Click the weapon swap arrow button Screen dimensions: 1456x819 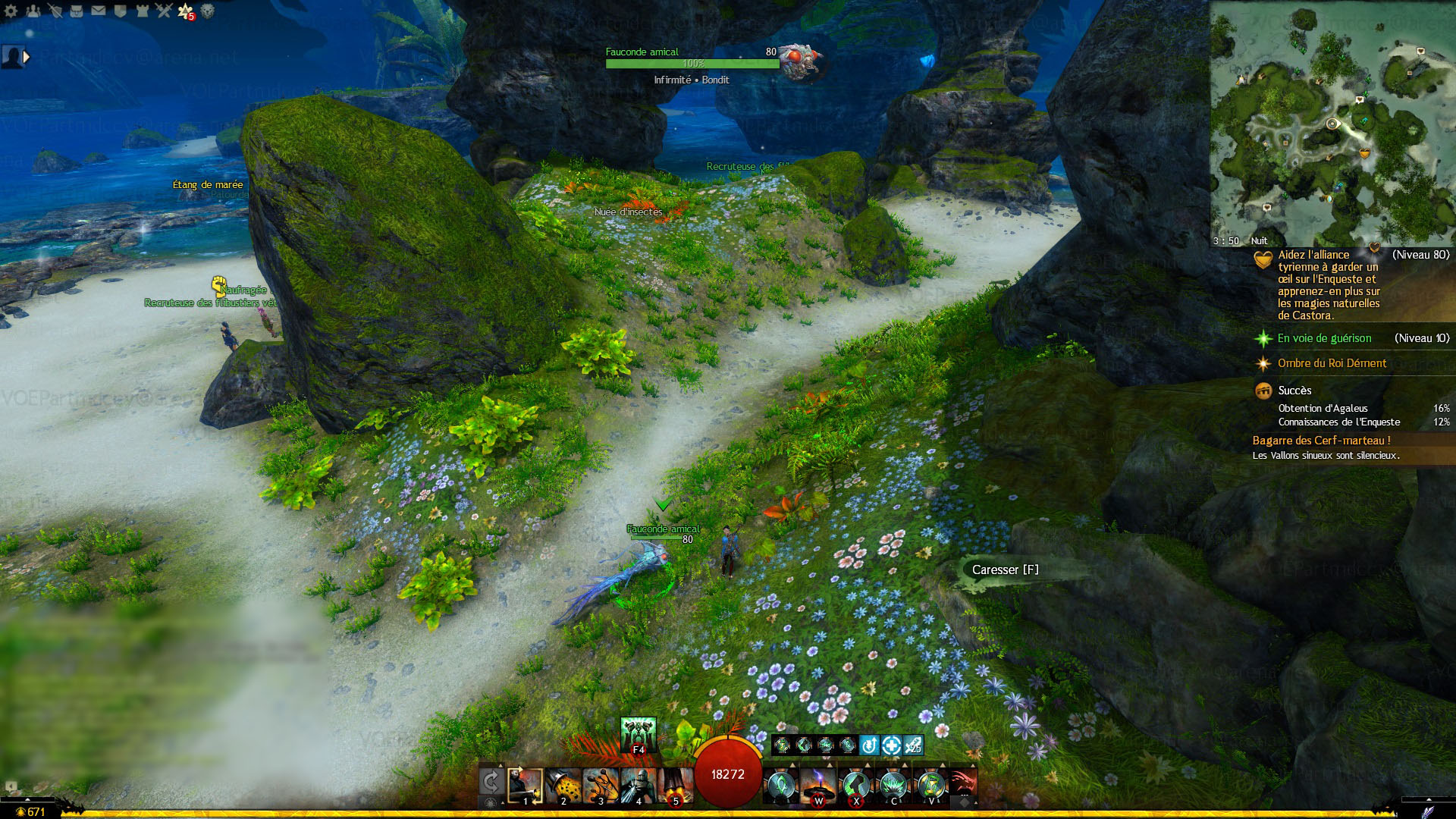coord(491,782)
